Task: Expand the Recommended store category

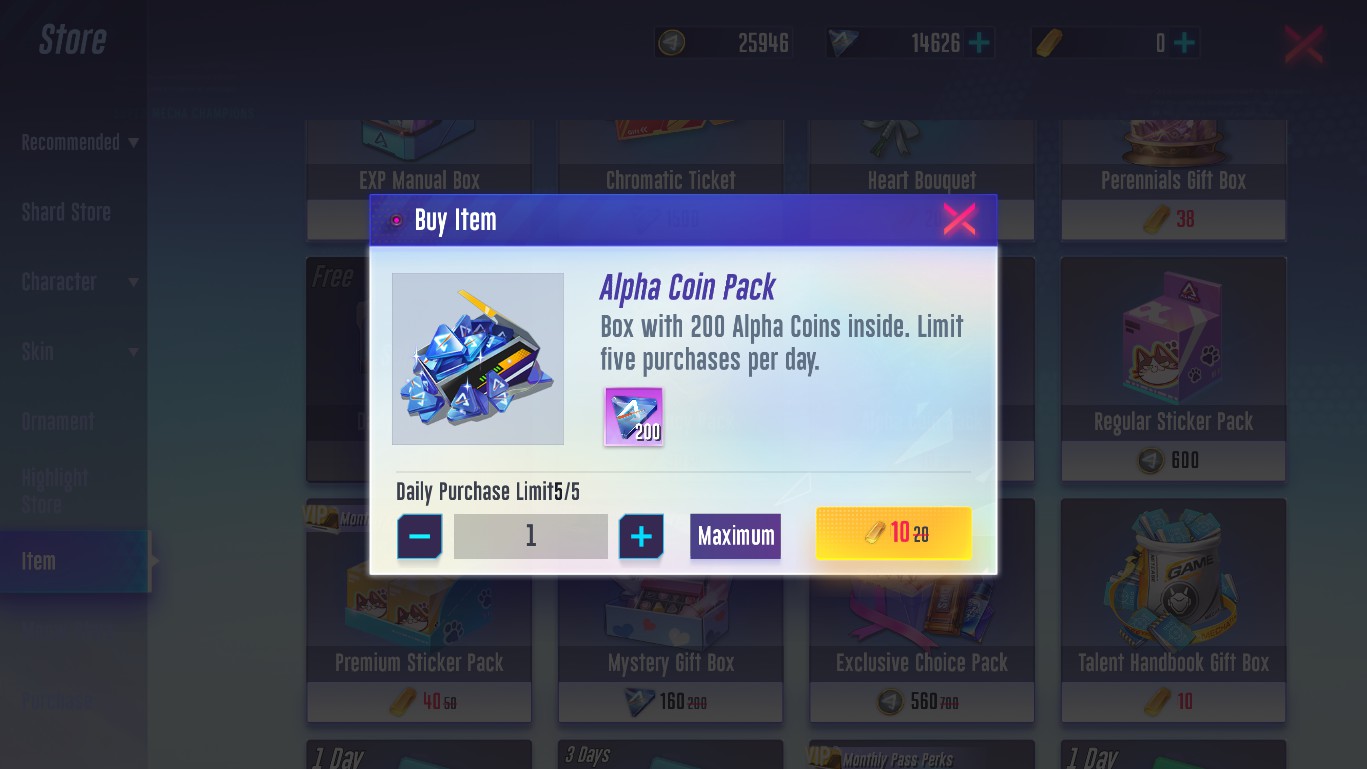Action: (78, 143)
